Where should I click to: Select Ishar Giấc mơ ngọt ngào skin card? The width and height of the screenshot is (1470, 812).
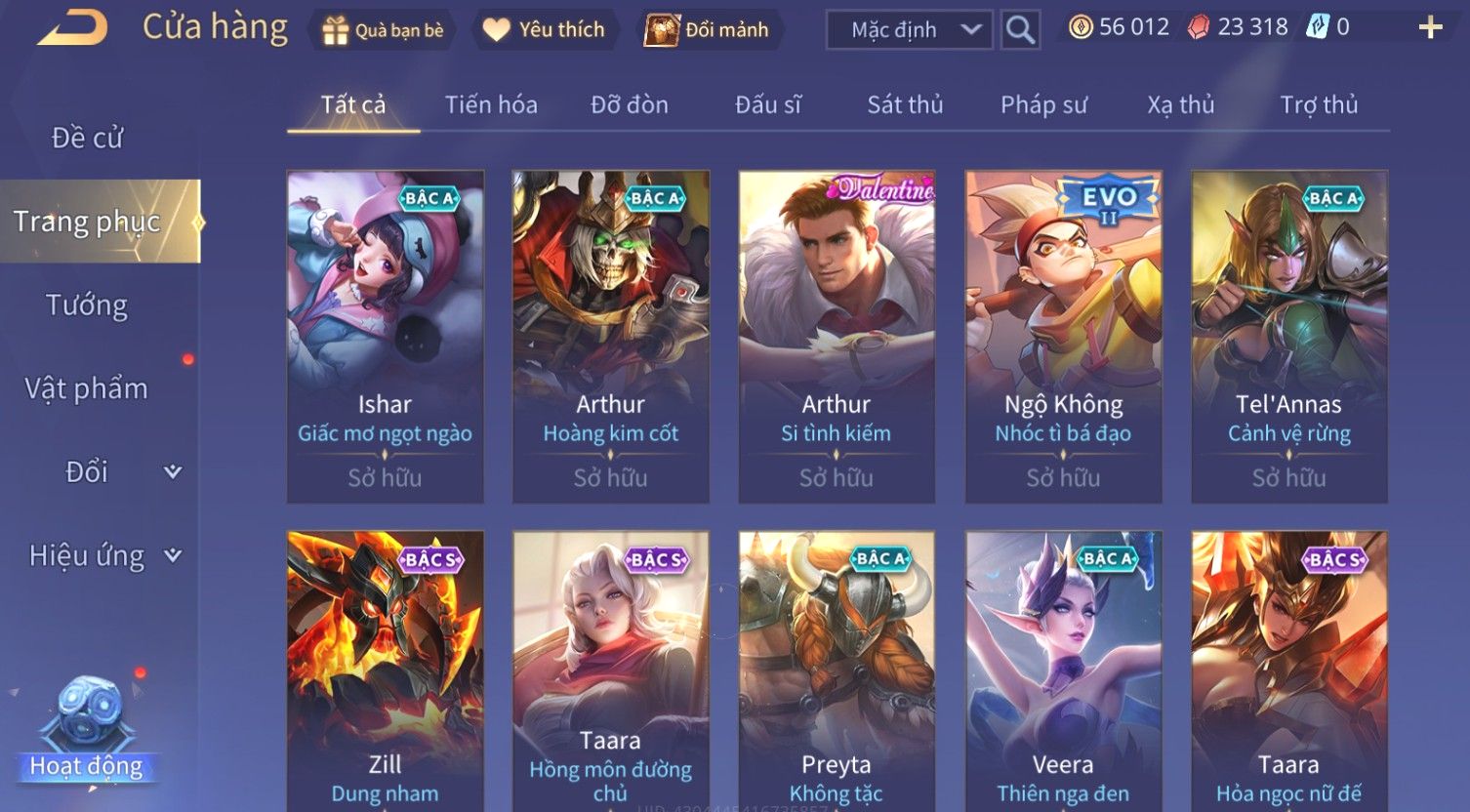[x=386, y=337]
